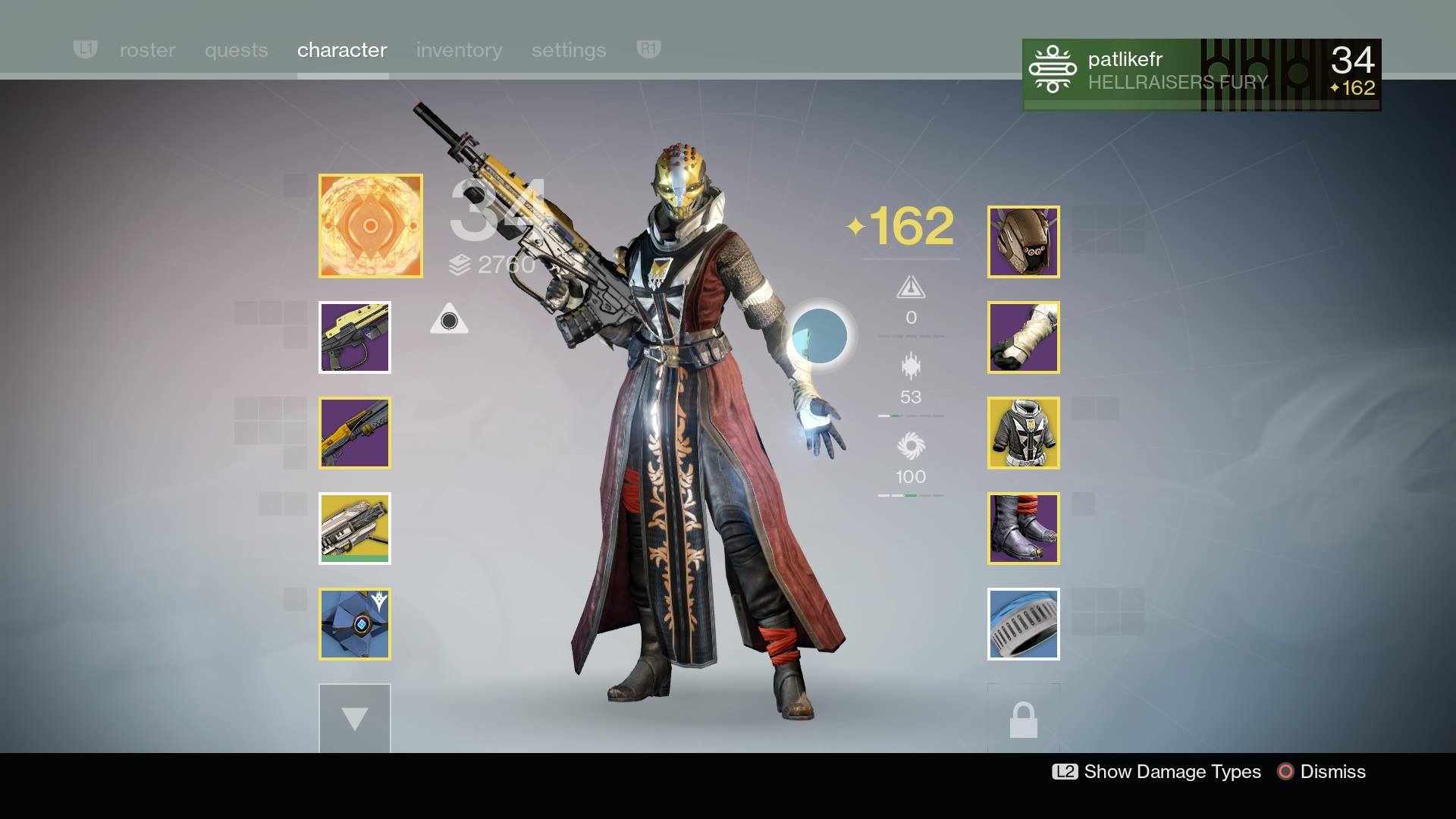Switch to the roster tab
The width and height of the screenshot is (1456, 819).
[146, 50]
